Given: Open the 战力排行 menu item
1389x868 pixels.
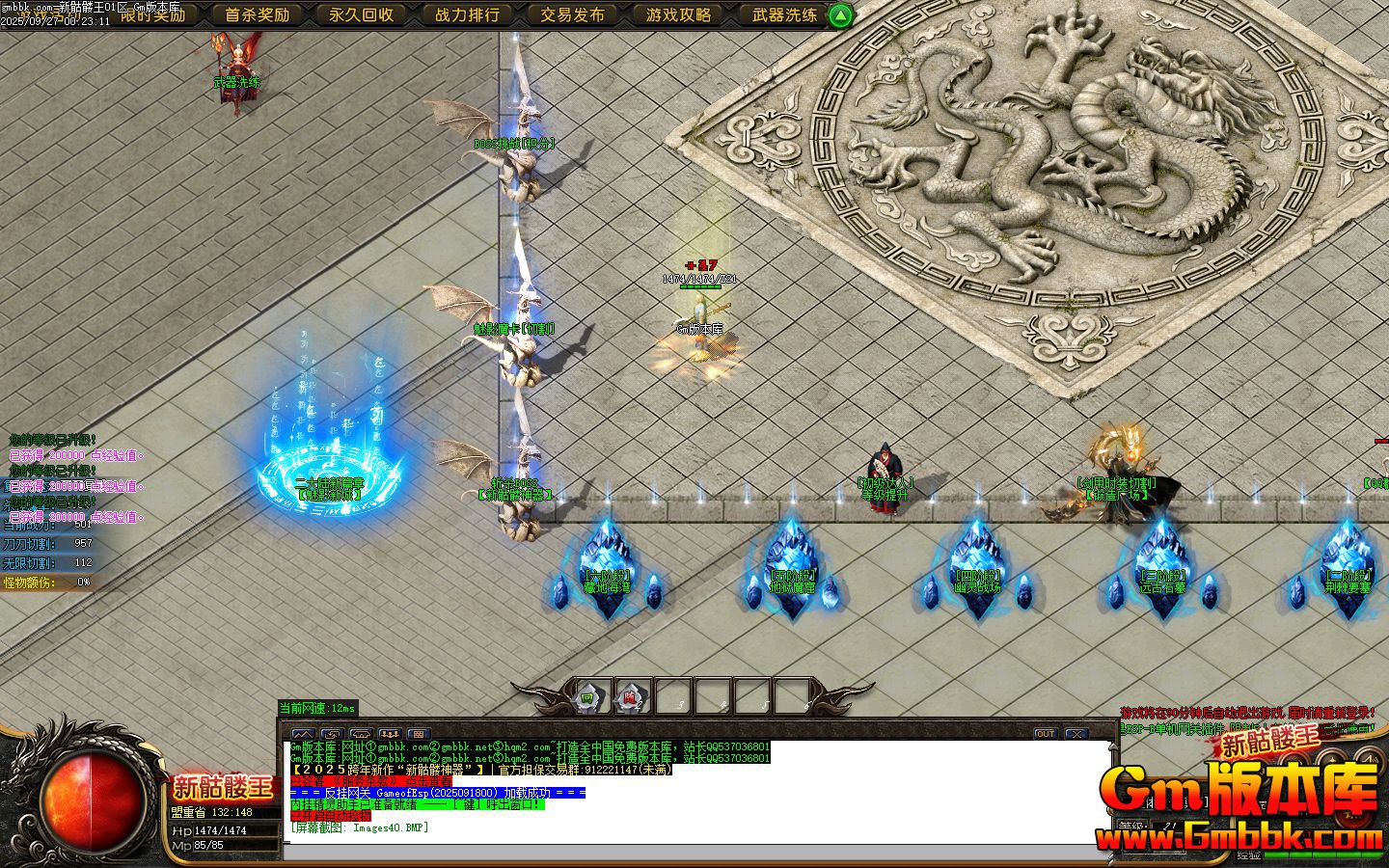Looking at the screenshot, I should click(469, 15).
